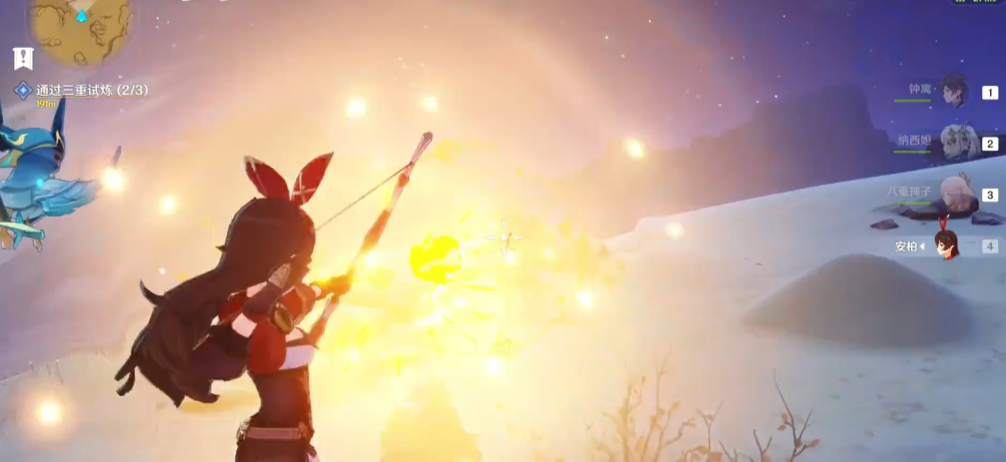The height and width of the screenshot is (462, 1006).
Task: Switch to party member 八重神子
Action: click(x=950, y=195)
